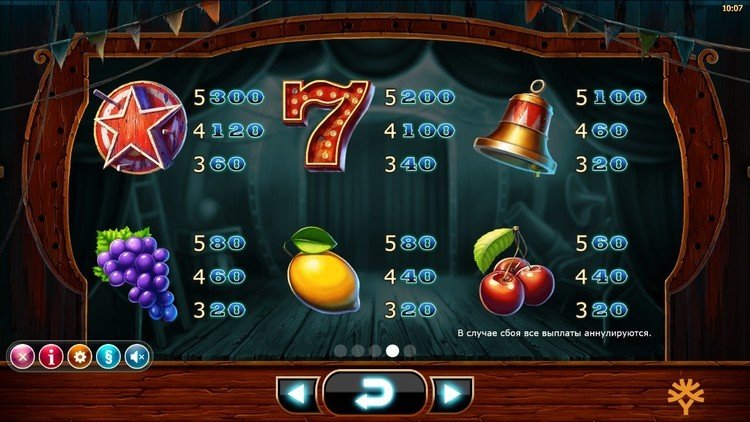Toggle sound with the muted speaker icon

136,356
